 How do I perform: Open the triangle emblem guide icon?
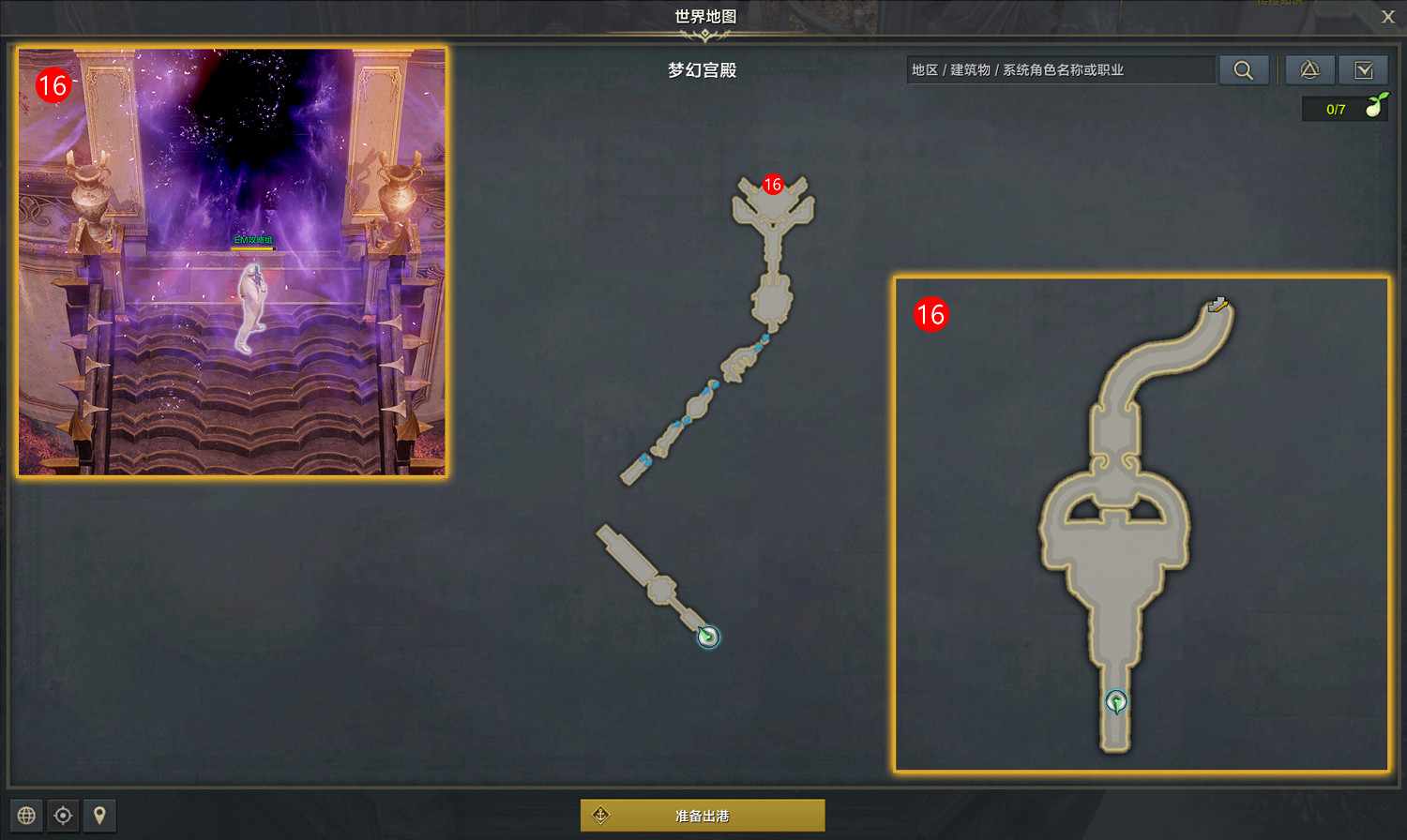tap(1309, 69)
